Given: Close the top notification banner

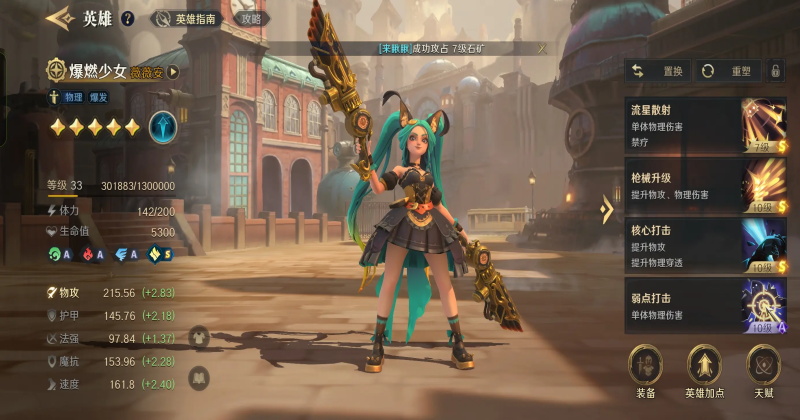Looking at the screenshot, I should pyautogui.click(x=542, y=47).
